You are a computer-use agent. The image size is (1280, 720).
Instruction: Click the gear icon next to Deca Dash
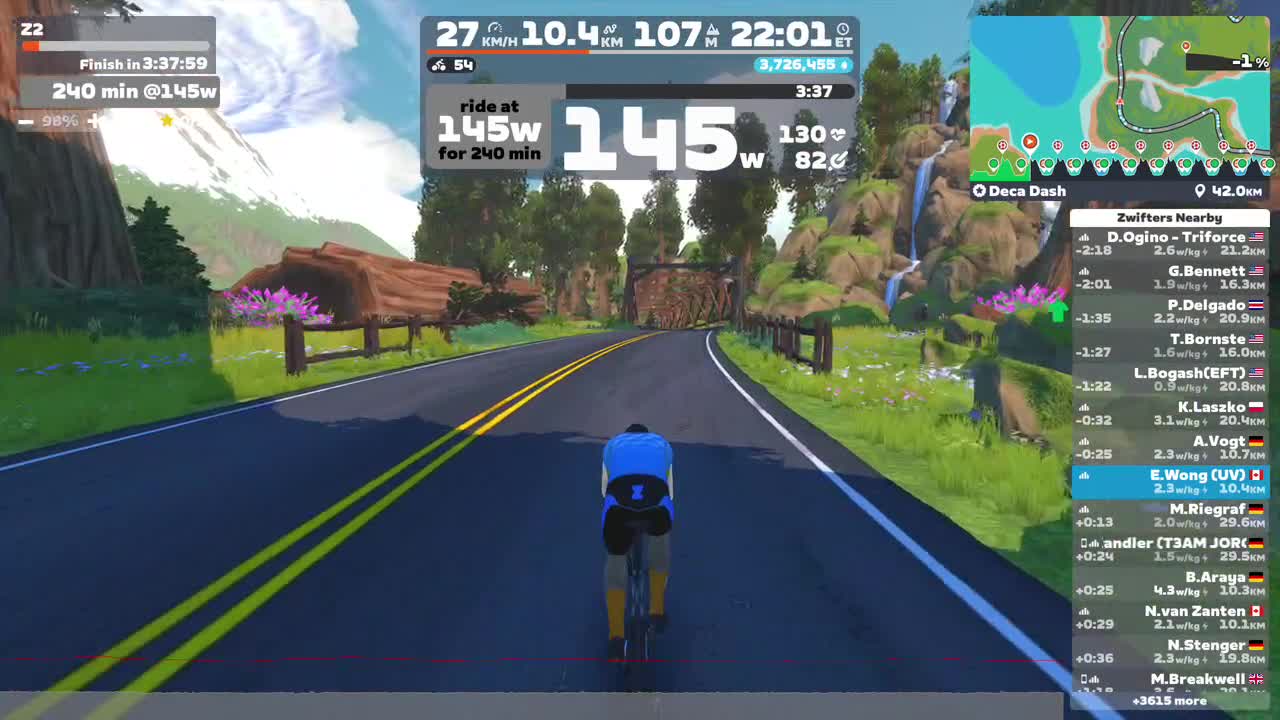click(978, 190)
